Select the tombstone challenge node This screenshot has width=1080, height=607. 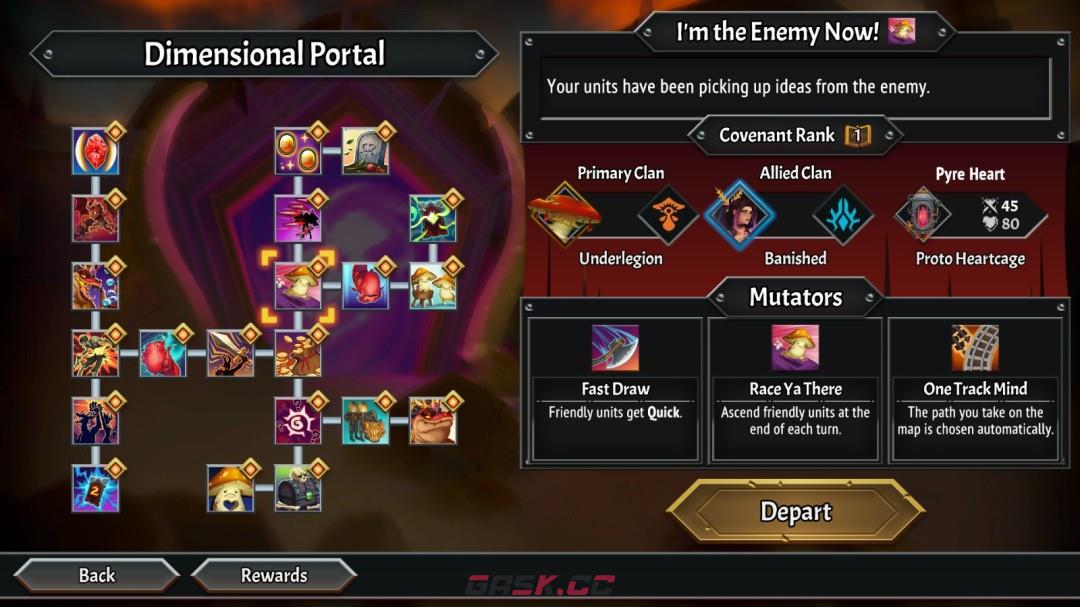[365, 151]
